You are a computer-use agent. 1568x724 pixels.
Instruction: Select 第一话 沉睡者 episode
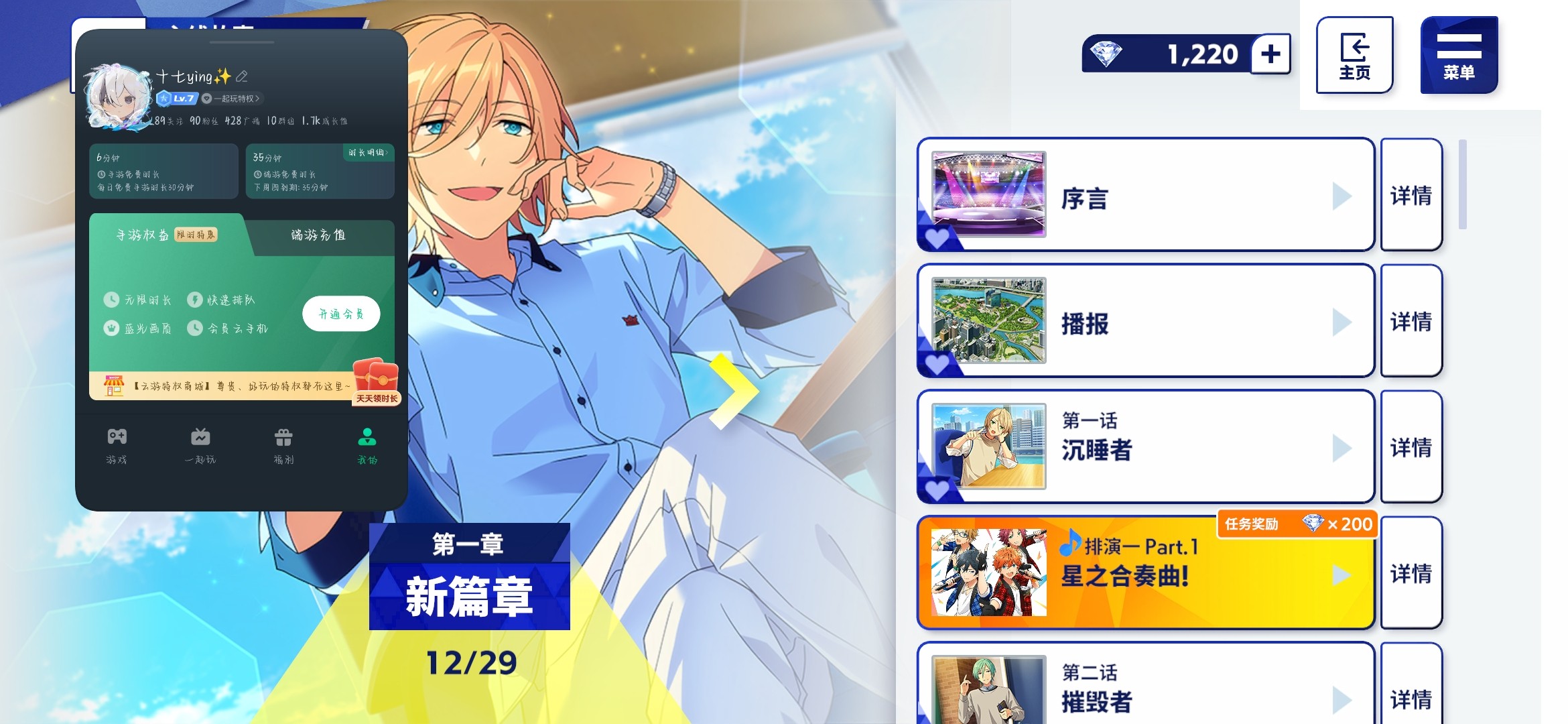(x=1145, y=447)
